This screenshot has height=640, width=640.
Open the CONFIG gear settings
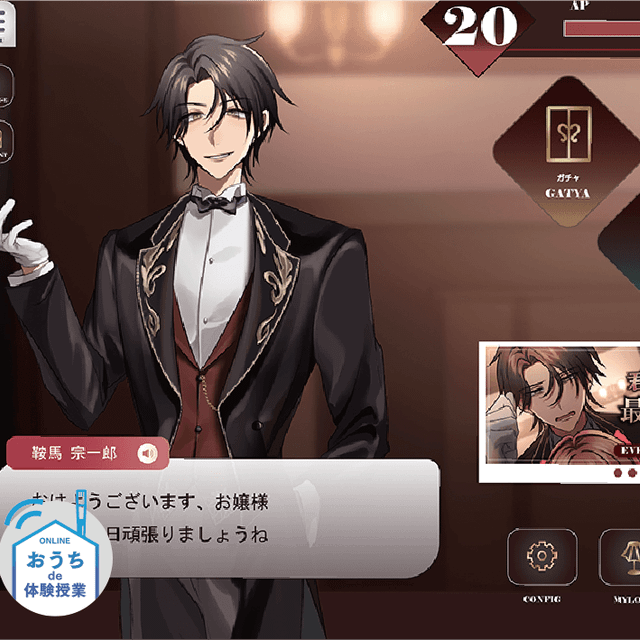(x=541, y=556)
